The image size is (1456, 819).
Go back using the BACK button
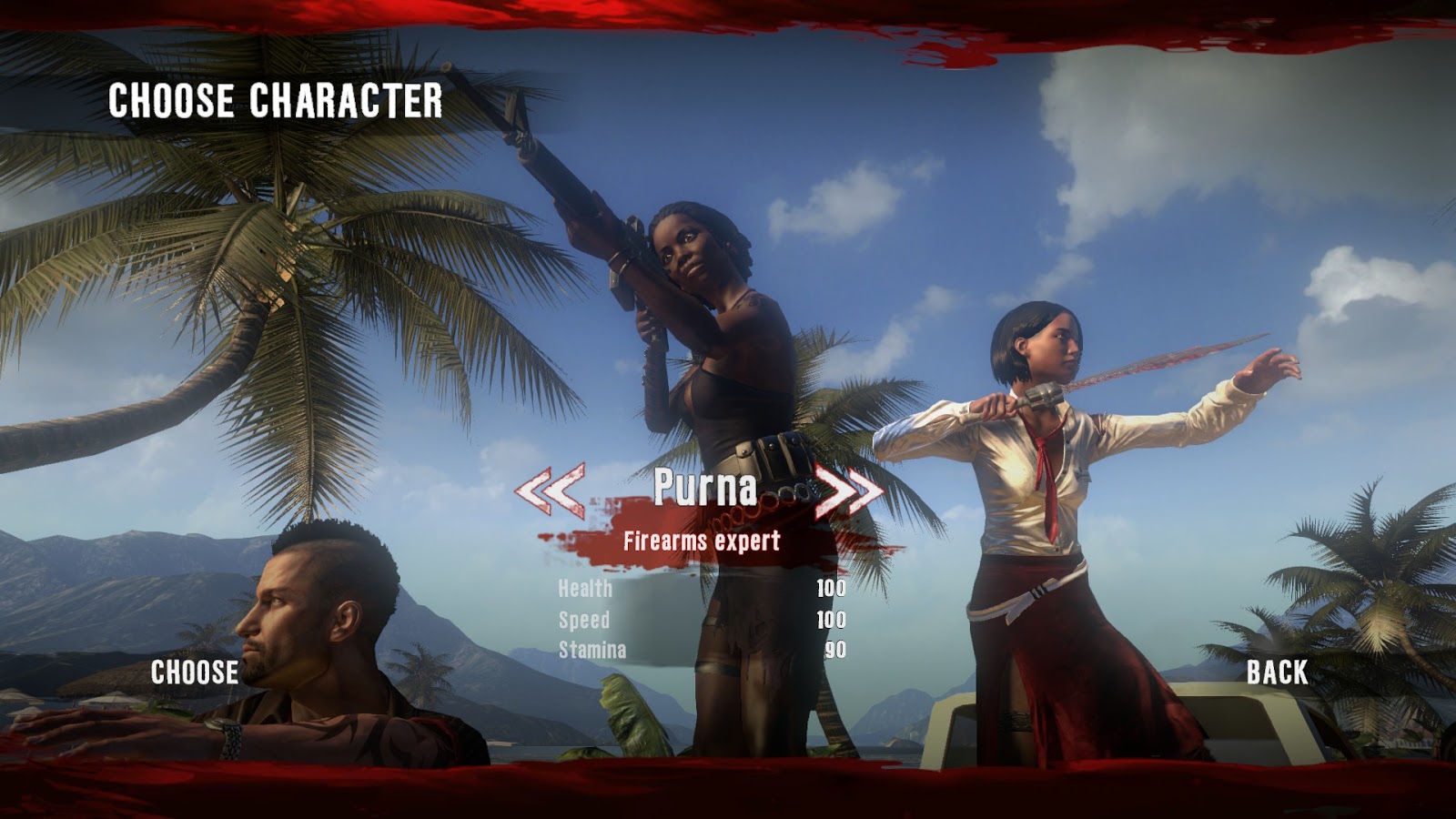[x=1277, y=672]
